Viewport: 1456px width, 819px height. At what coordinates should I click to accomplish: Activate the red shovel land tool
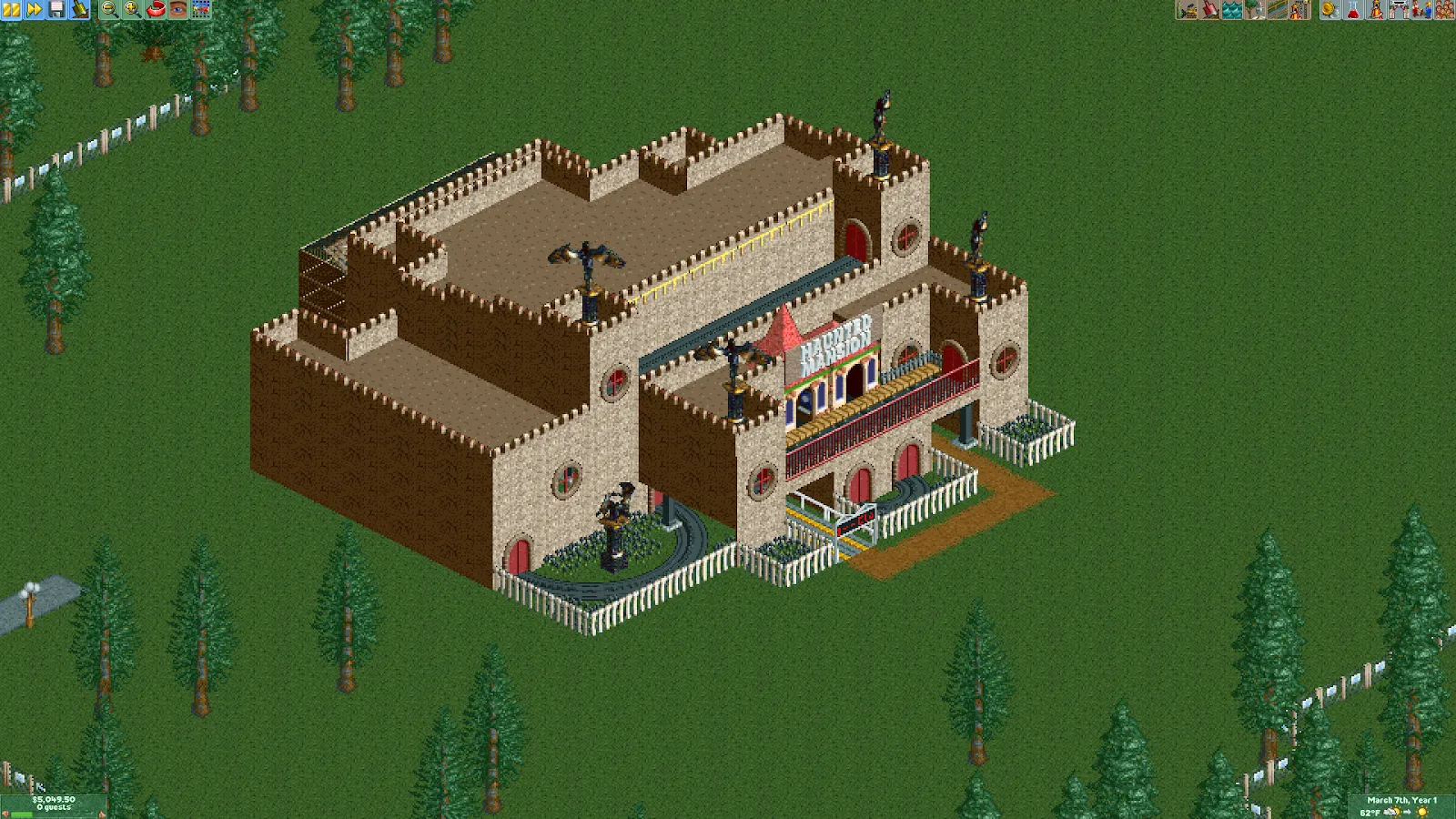click(x=1209, y=9)
